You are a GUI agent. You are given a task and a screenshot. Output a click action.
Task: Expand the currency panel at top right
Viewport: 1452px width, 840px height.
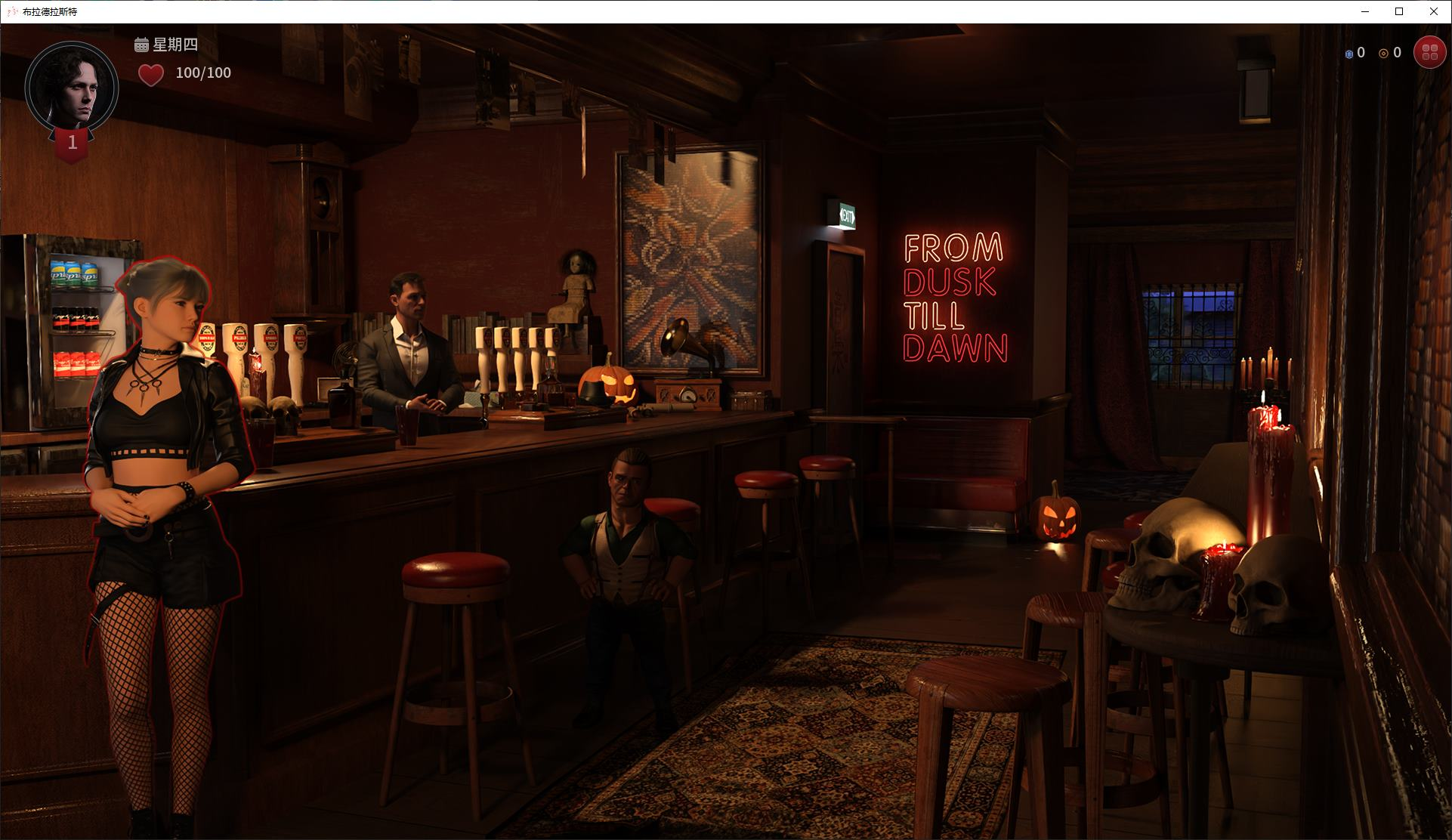click(x=1375, y=53)
